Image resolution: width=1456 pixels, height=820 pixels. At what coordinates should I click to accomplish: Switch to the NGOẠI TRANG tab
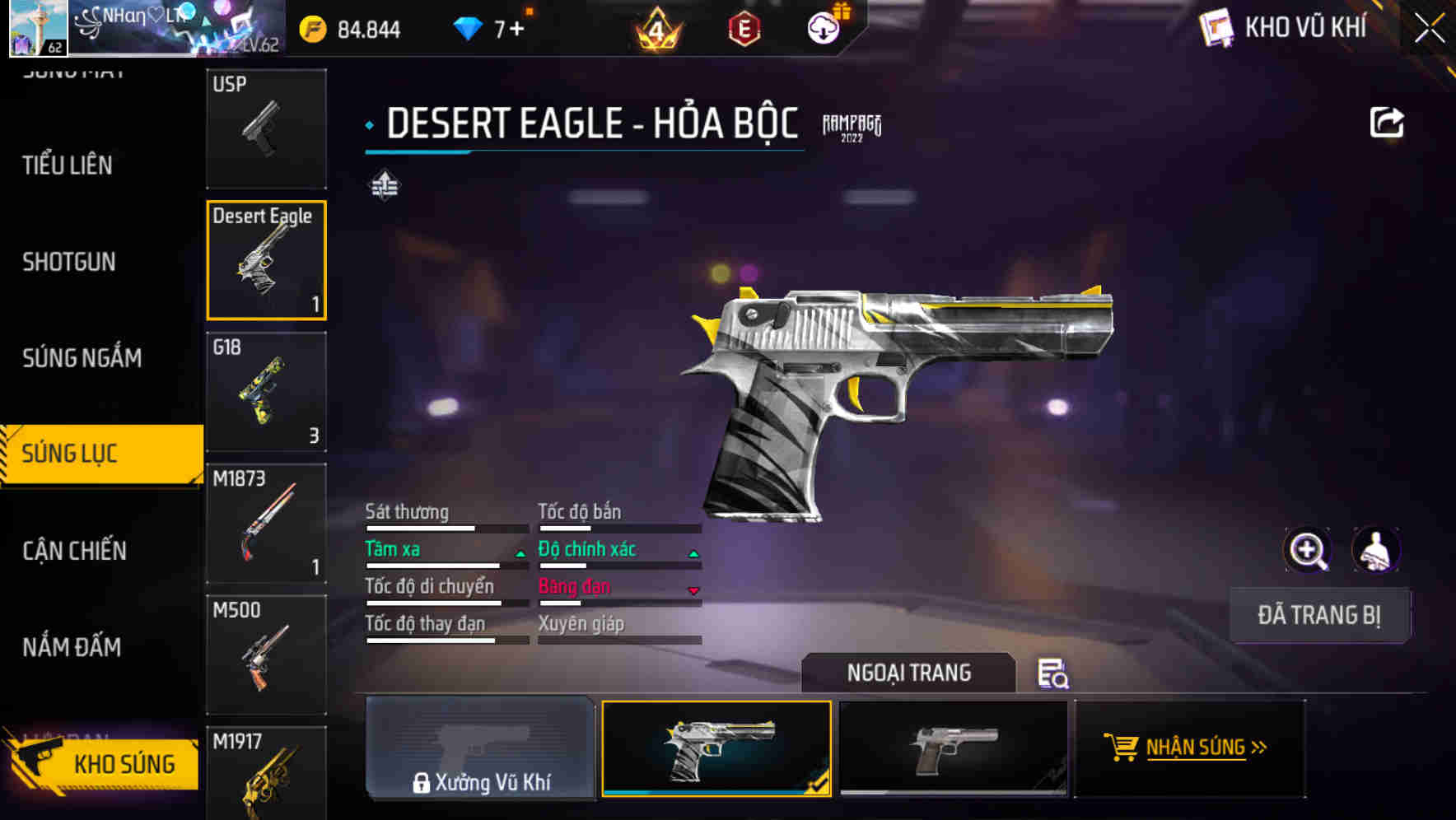click(908, 673)
